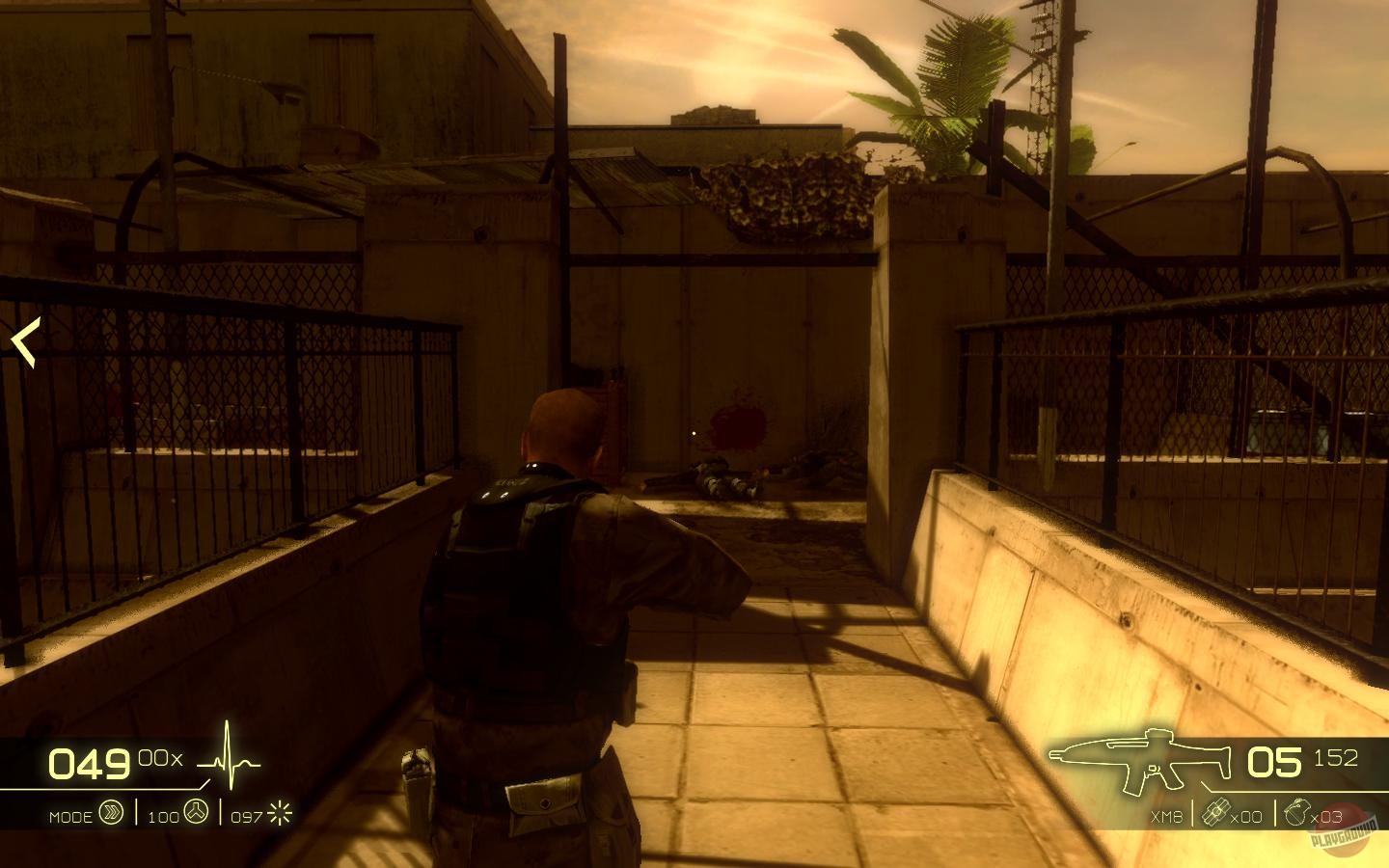Open the grenade selector on x03
The height and width of the screenshot is (868, 1389).
[1329, 815]
